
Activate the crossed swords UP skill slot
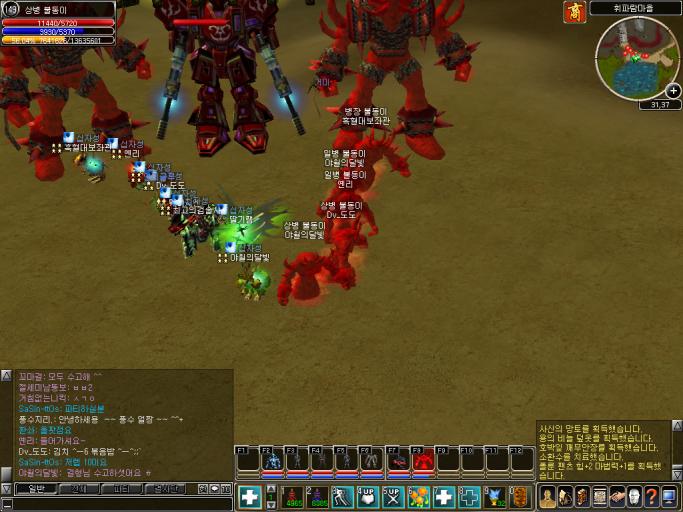[393, 497]
